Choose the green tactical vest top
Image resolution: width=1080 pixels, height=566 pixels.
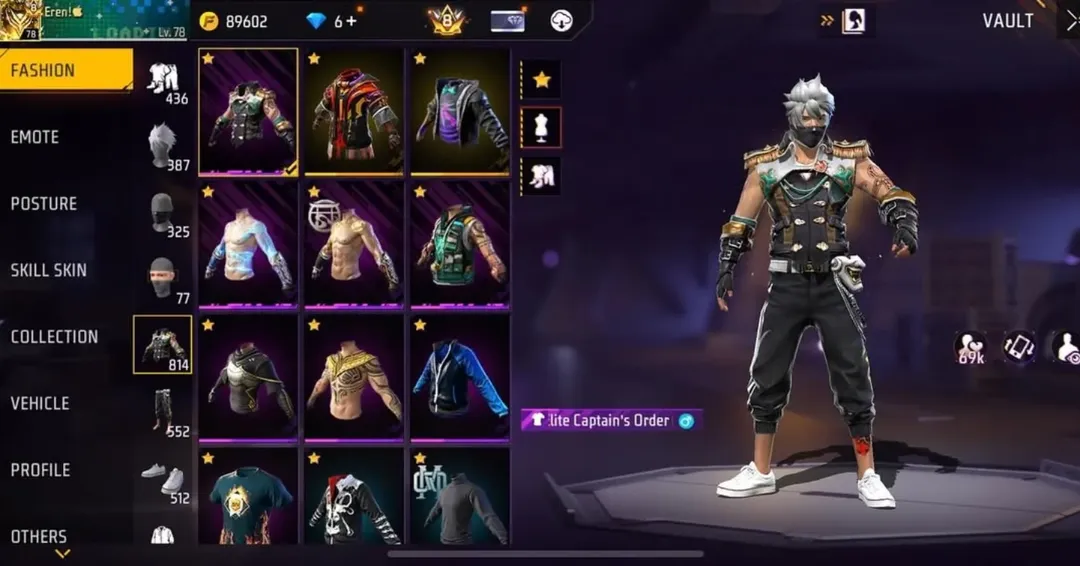pos(460,243)
